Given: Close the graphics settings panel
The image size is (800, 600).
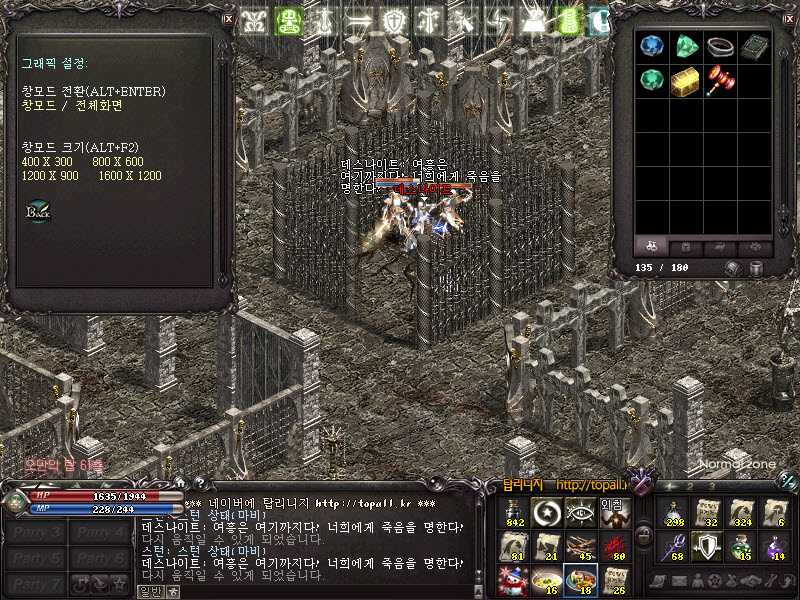Looking at the screenshot, I should 228,18.
